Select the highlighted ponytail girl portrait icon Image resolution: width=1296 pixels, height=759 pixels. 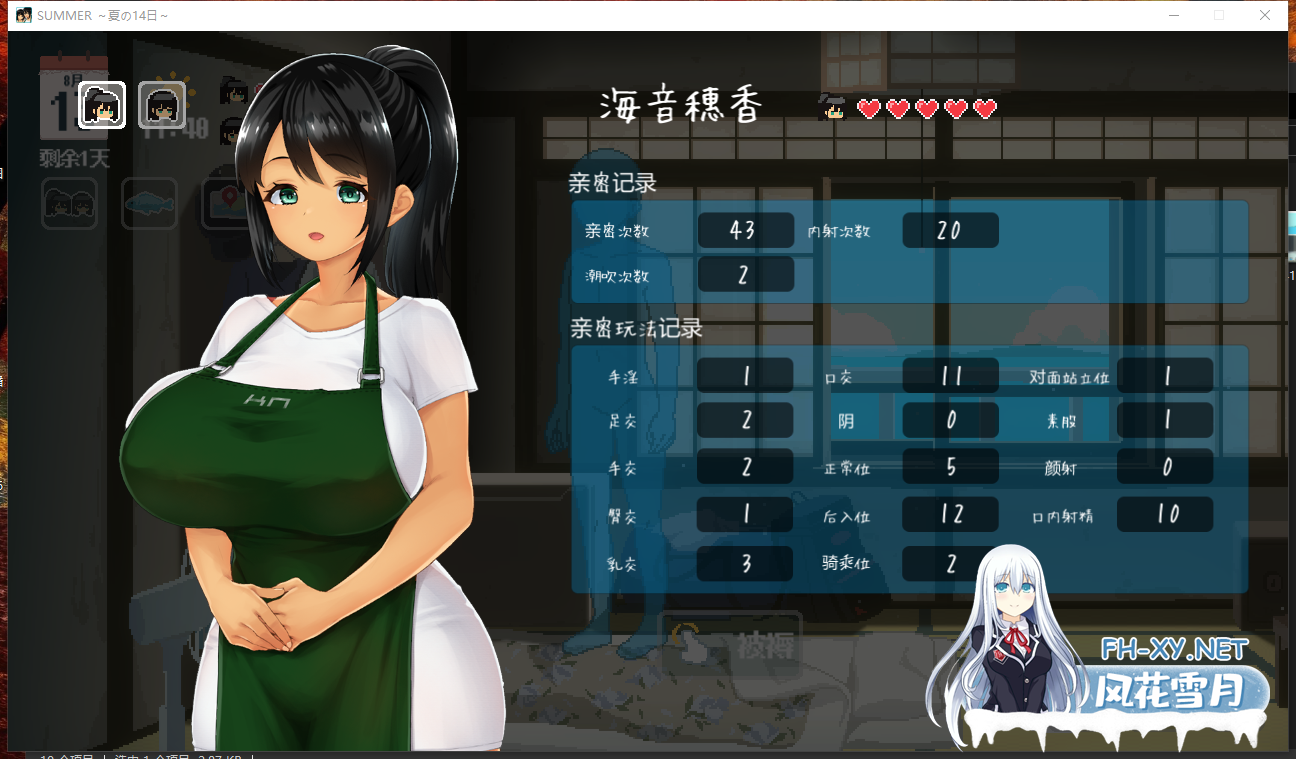pyautogui.click(x=100, y=105)
